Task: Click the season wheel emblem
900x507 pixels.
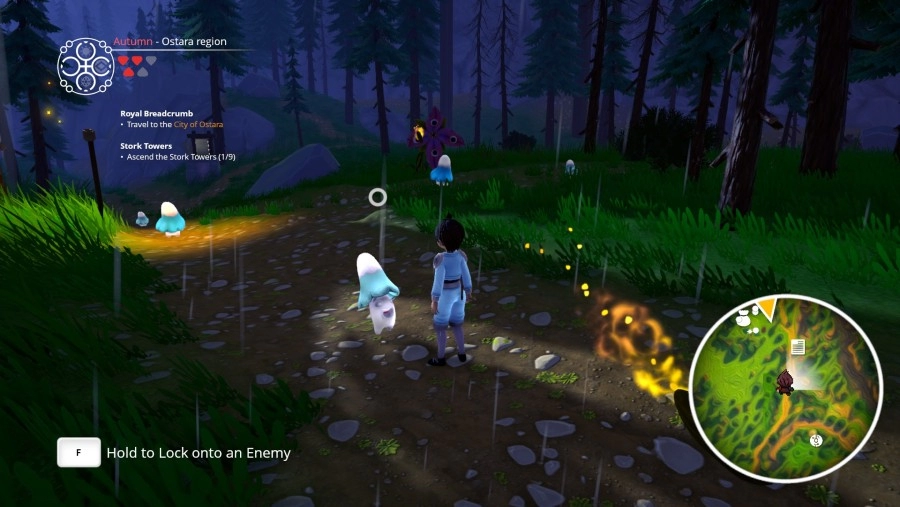Action: click(x=85, y=66)
